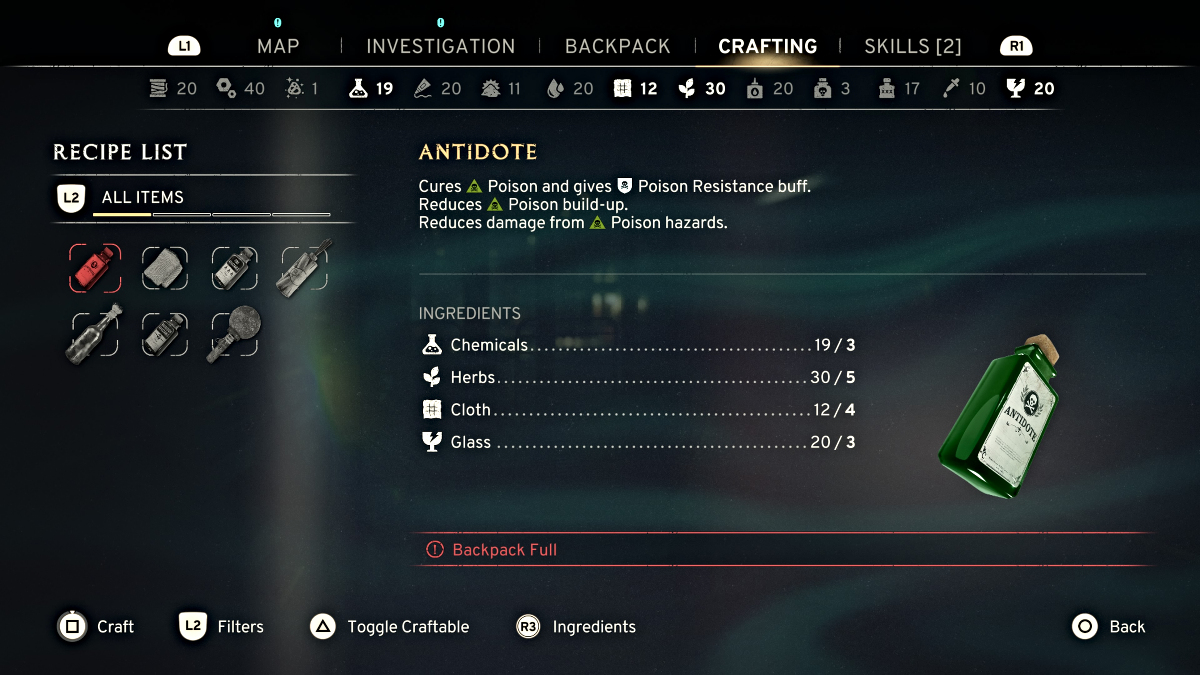Open the Investigation tab

[x=440, y=46]
